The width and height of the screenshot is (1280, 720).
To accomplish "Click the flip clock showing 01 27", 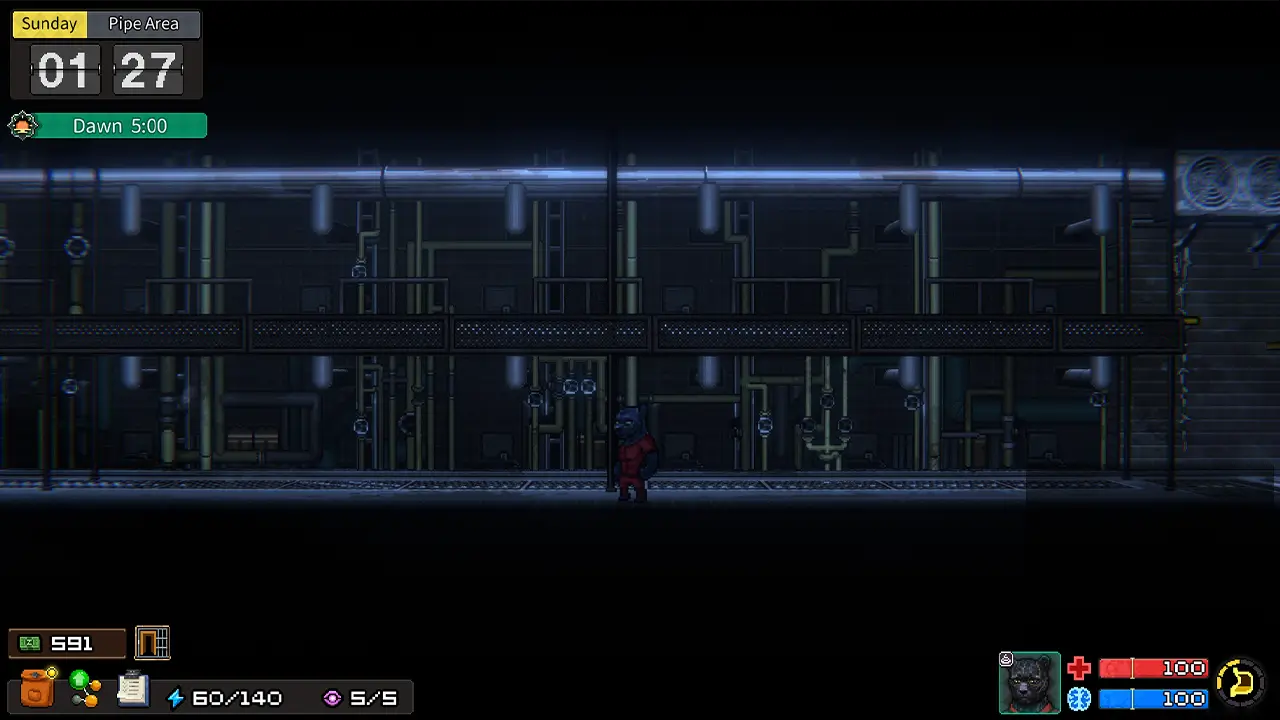I will pyautogui.click(x=106, y=69).
